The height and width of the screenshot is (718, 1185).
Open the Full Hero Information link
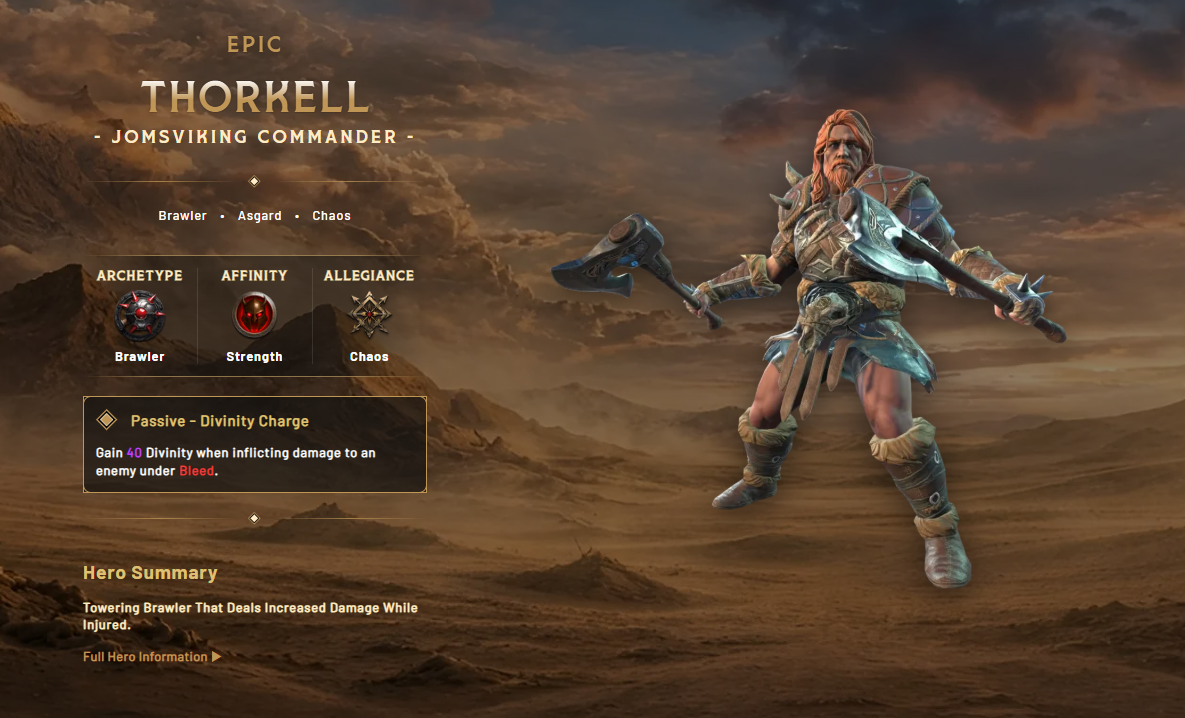click(x=151, y=657)
